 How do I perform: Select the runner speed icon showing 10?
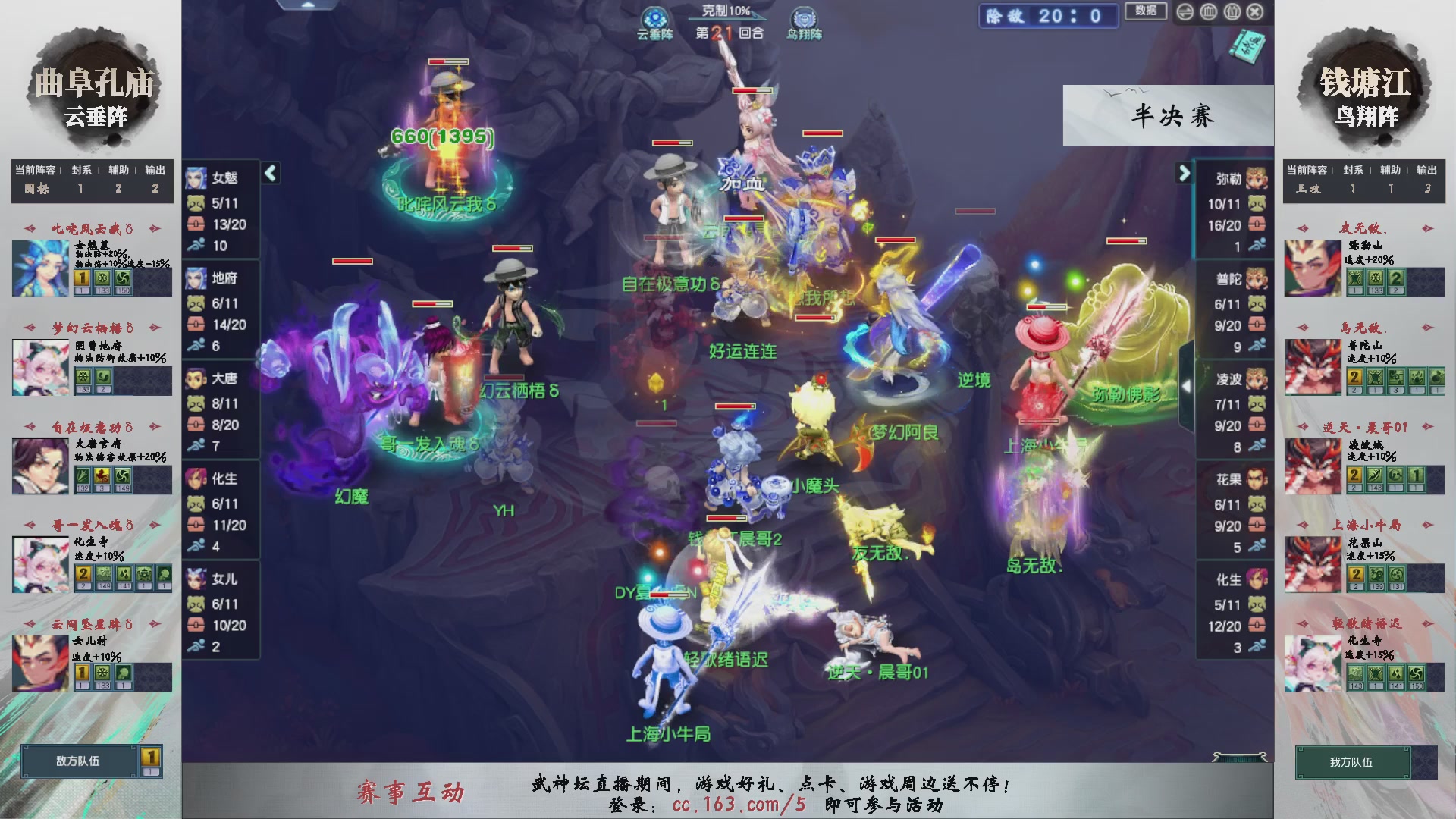[196, 244]
